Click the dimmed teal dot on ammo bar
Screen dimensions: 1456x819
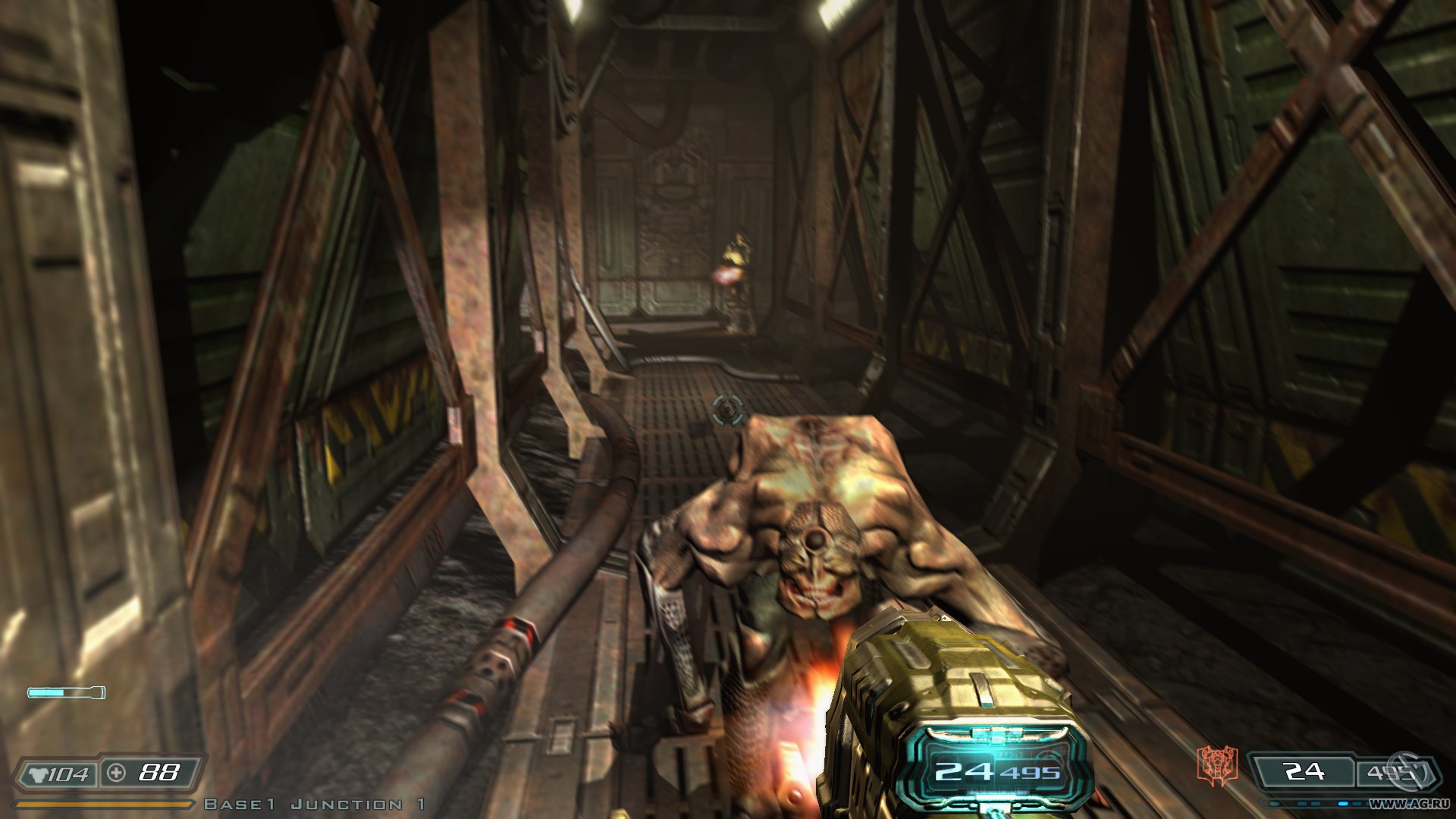click(x=1276, y=805)
